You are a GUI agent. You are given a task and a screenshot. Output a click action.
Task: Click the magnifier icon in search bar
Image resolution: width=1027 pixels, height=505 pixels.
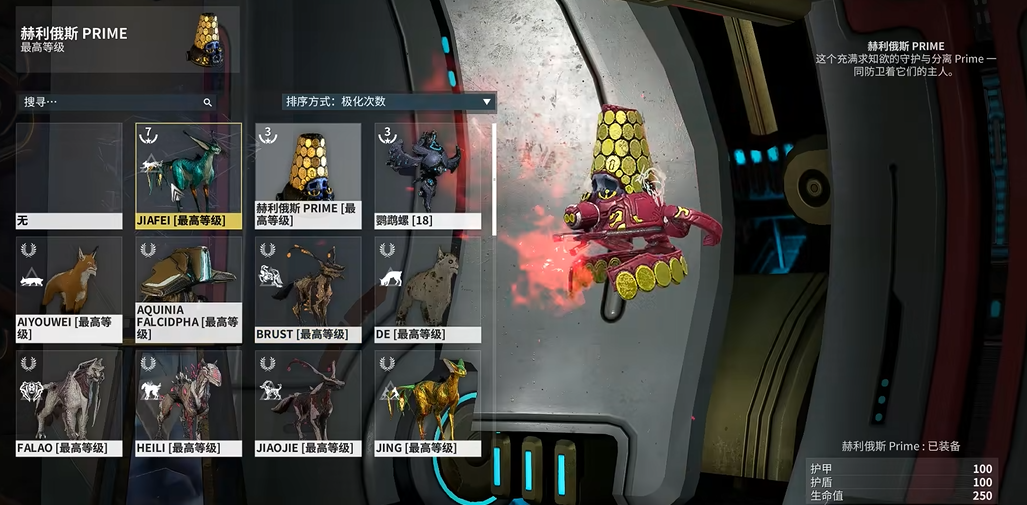pyautogui.click(x=208, y=102)
